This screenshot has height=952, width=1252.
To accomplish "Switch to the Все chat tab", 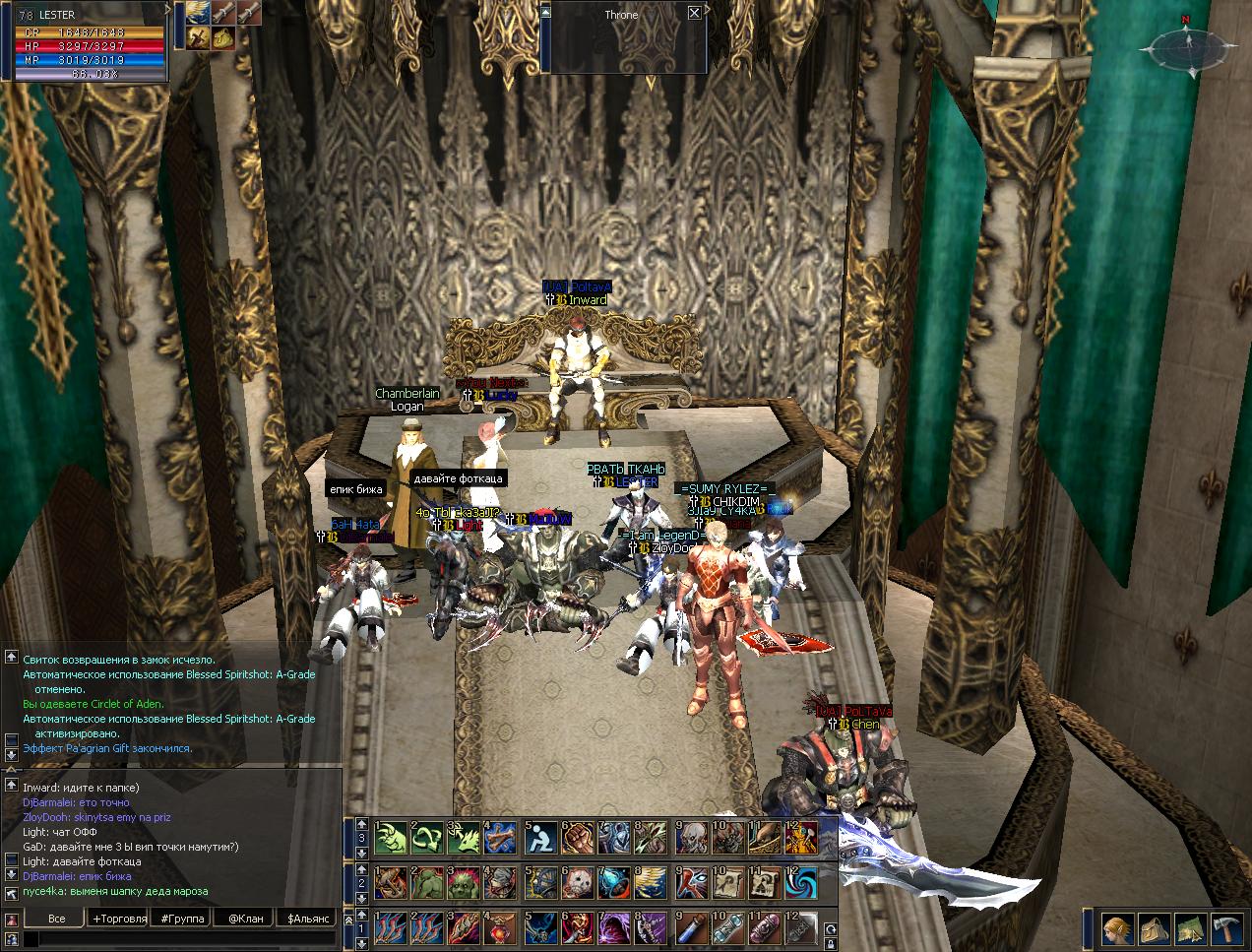I will (57, 918).
